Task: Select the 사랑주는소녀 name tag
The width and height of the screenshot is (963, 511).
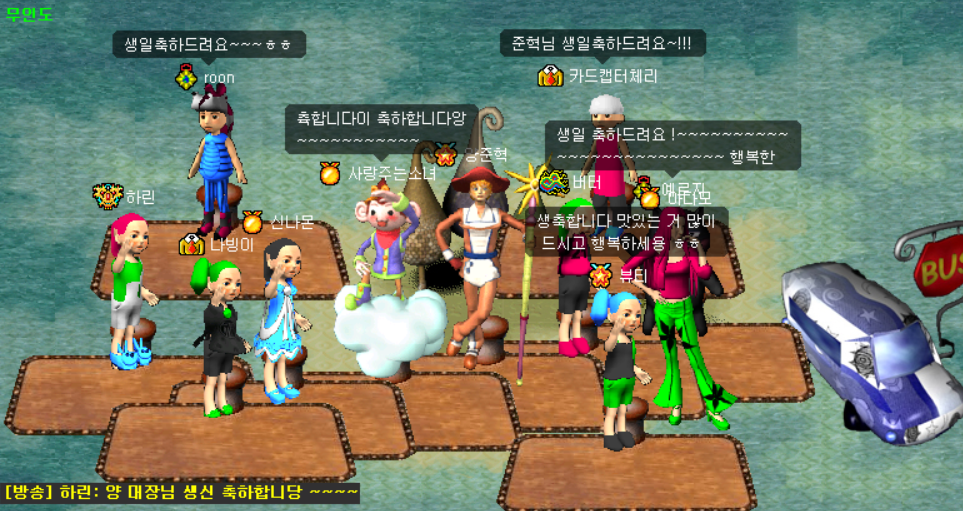Action: coord(392,174)
